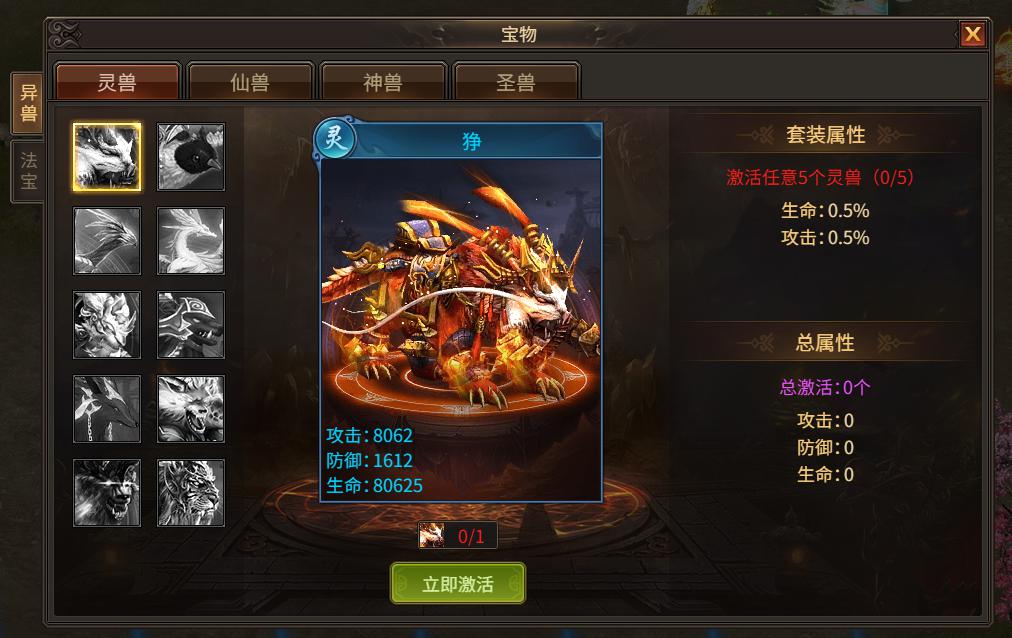1012x638 pixels.
Task: Choose the 异兽 side tab
Action: point(28,103)
